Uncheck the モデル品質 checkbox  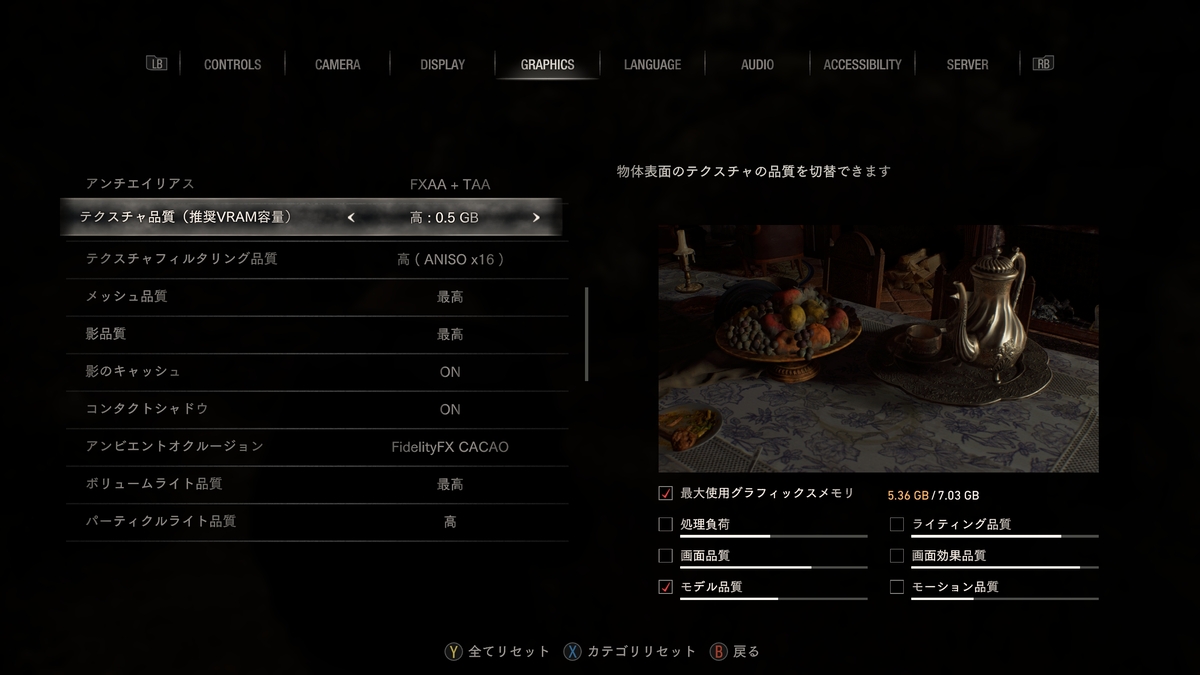pyautogui.click(x=666, y=587)
